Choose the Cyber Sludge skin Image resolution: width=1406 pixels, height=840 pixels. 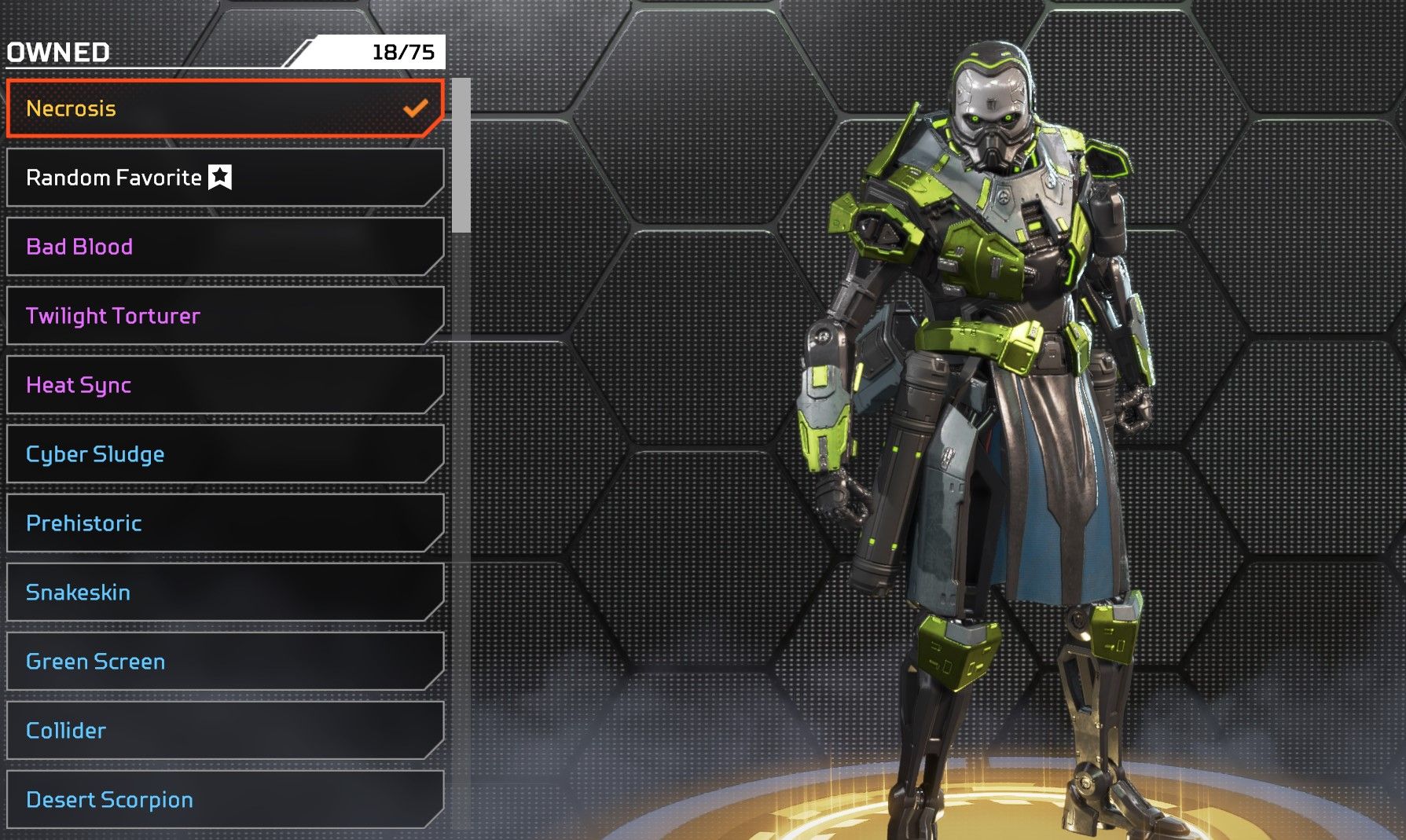click(x=225, y=454)
